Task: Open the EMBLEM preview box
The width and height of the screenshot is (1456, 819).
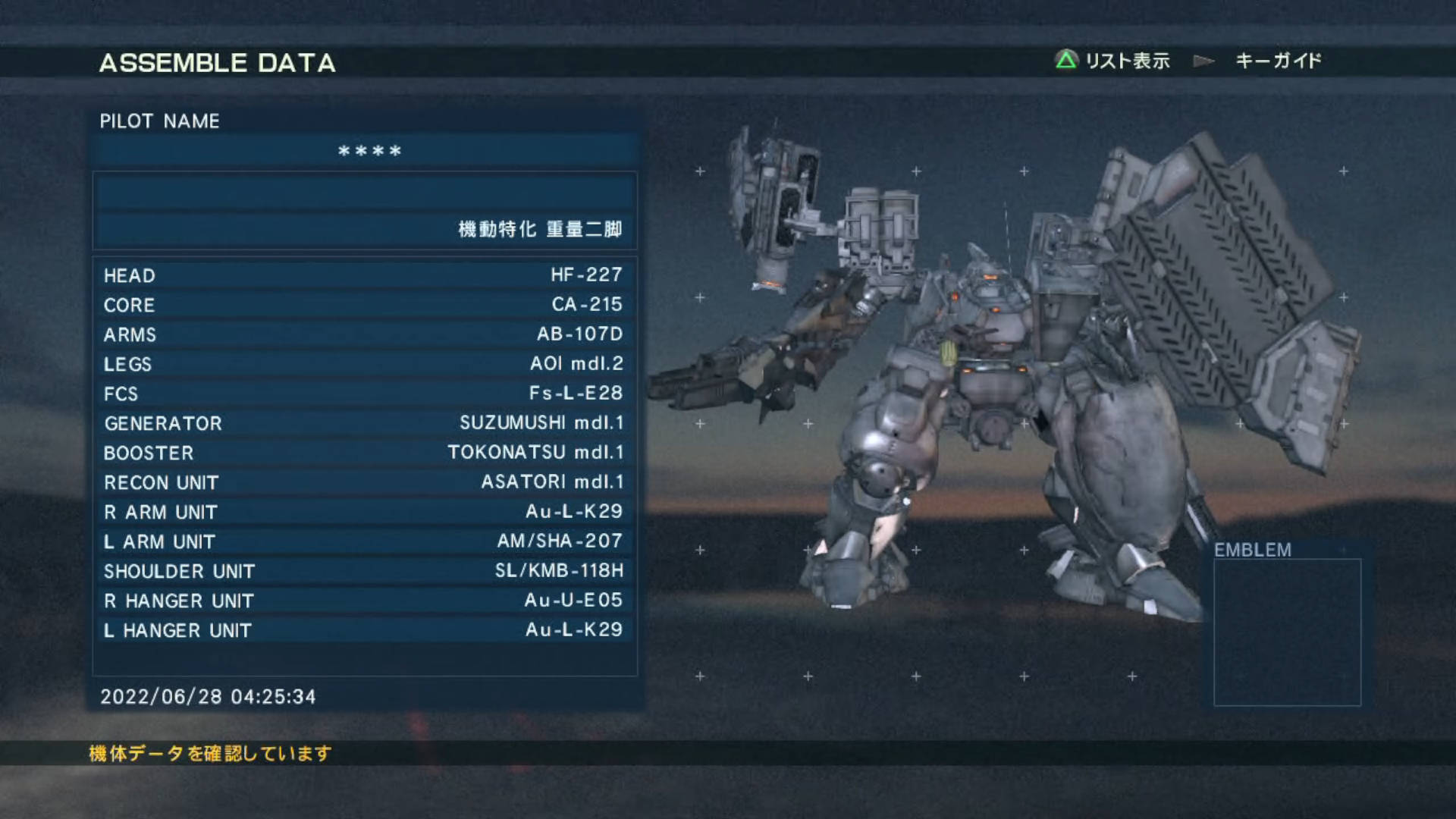Action: (x=1287, y=632)
